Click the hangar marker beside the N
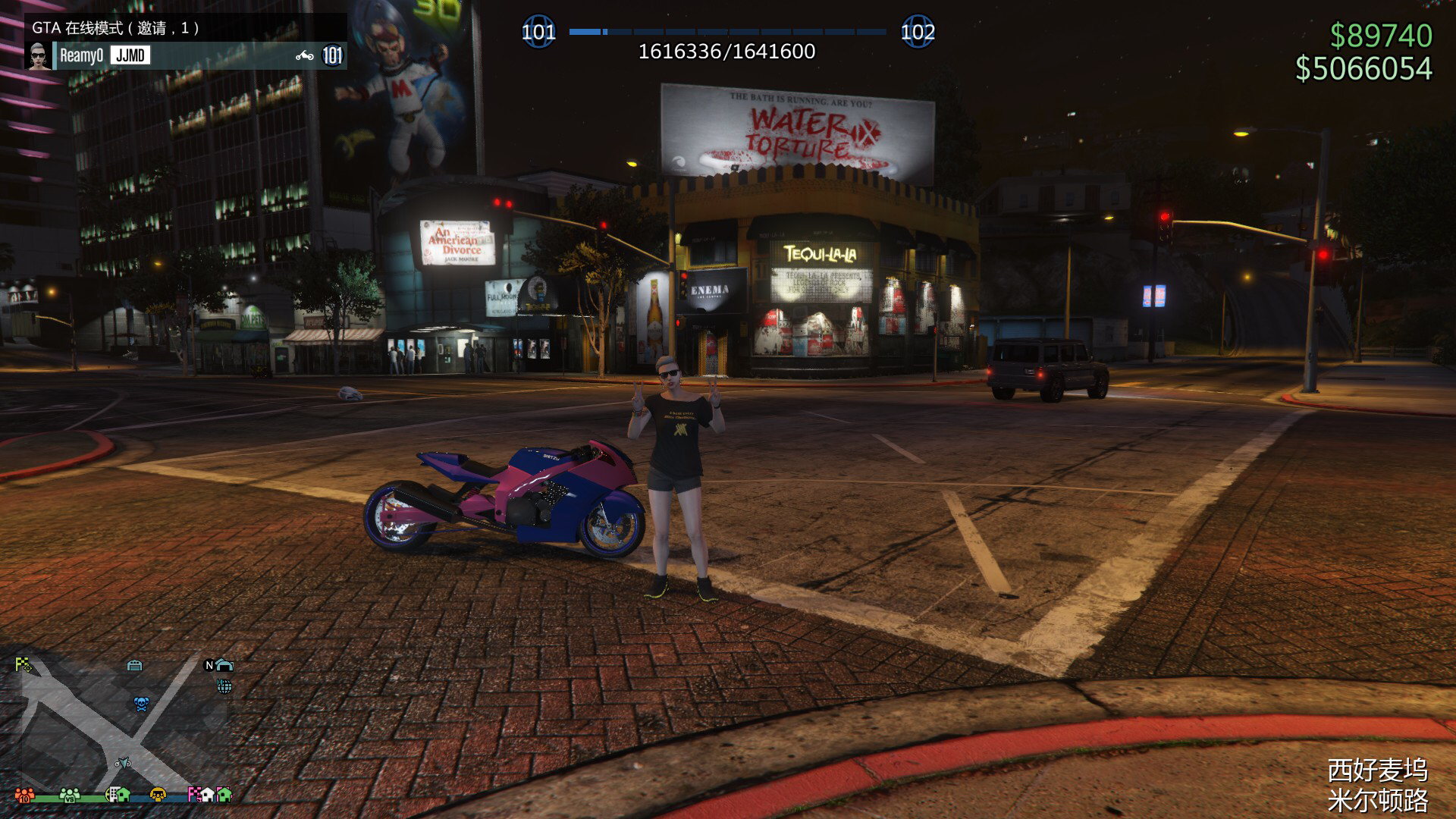The width and height of the screenshot is (1456, 819). coord(224,665)
